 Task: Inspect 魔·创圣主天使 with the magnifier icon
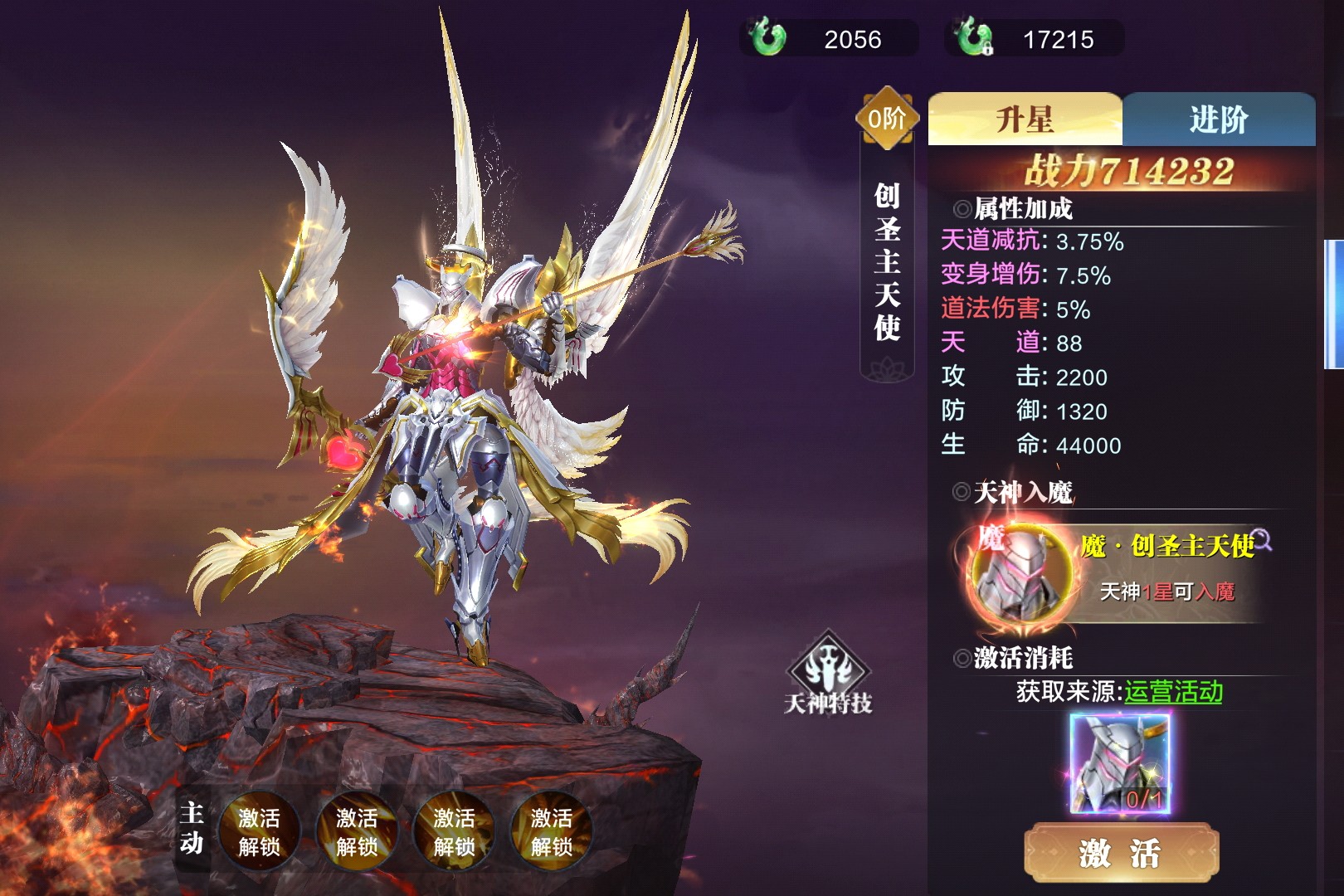pos(1263,540)
